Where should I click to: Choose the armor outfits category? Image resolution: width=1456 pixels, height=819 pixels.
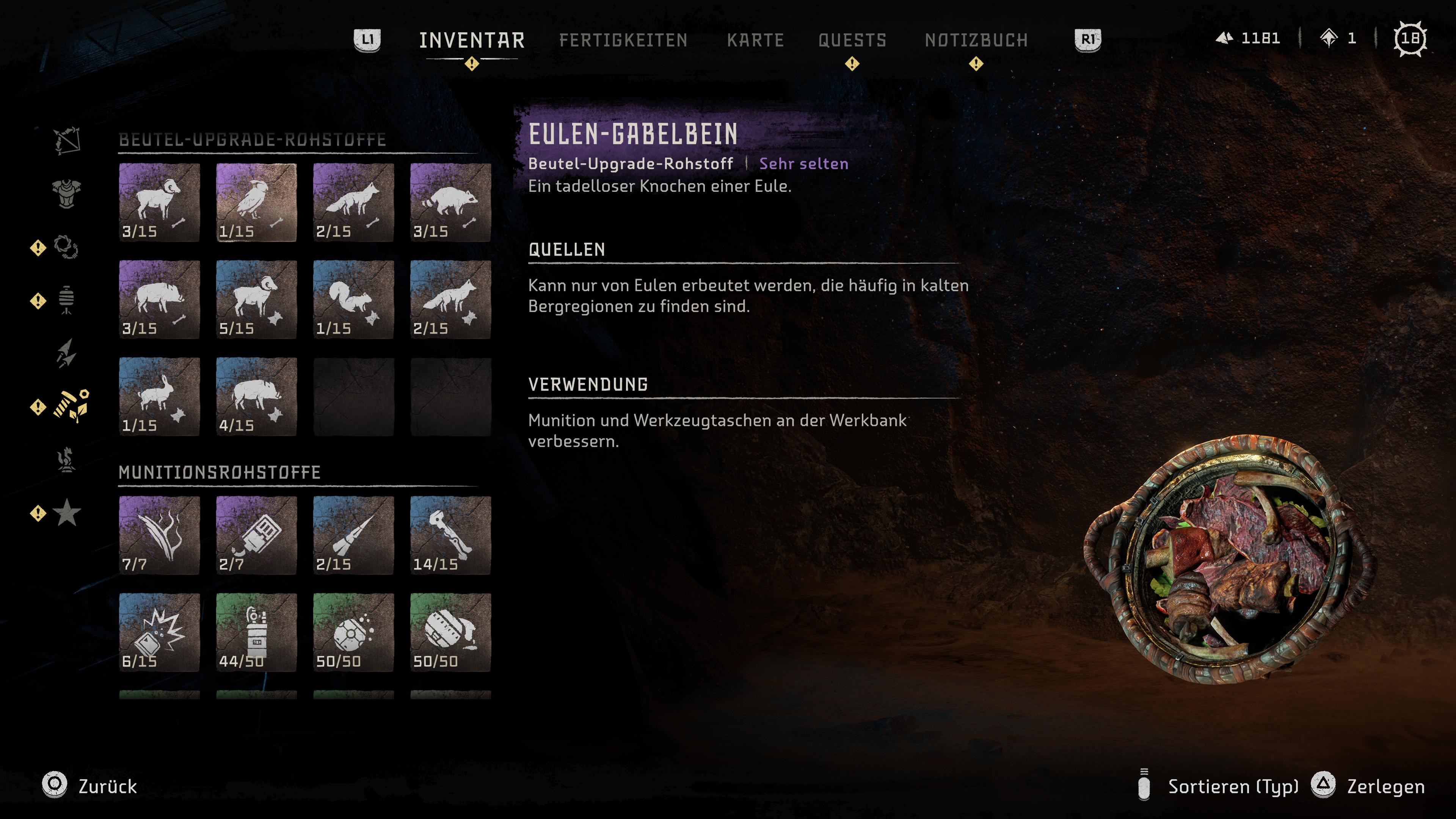click(67, 193)
